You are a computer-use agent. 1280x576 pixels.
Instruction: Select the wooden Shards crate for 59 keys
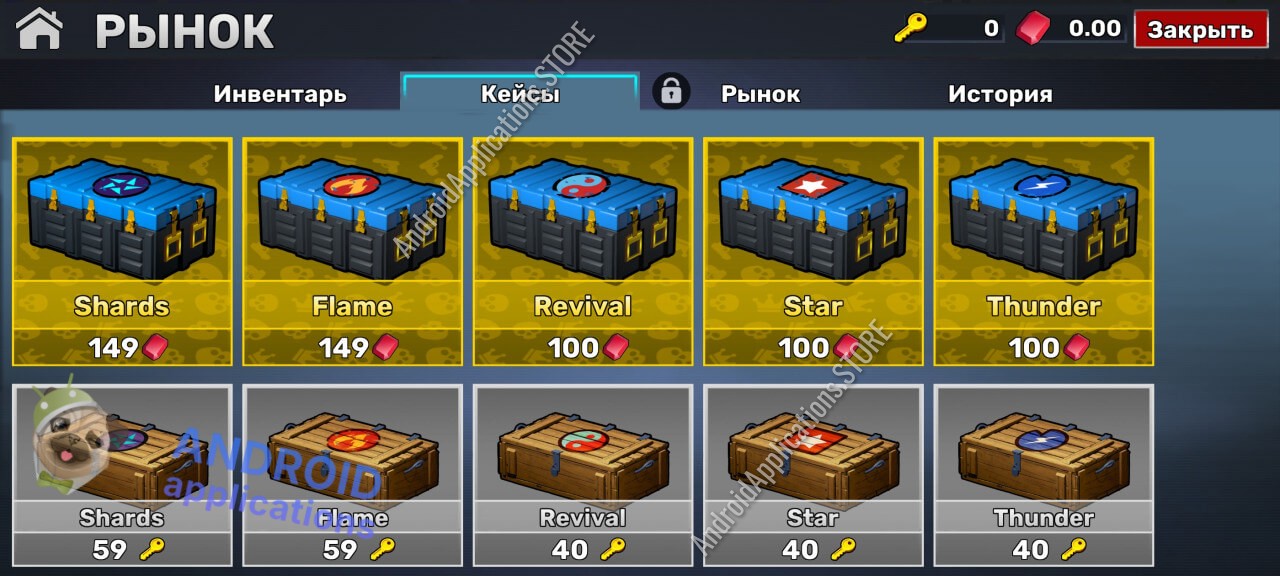pyautogui.click(x=122, y=475)
